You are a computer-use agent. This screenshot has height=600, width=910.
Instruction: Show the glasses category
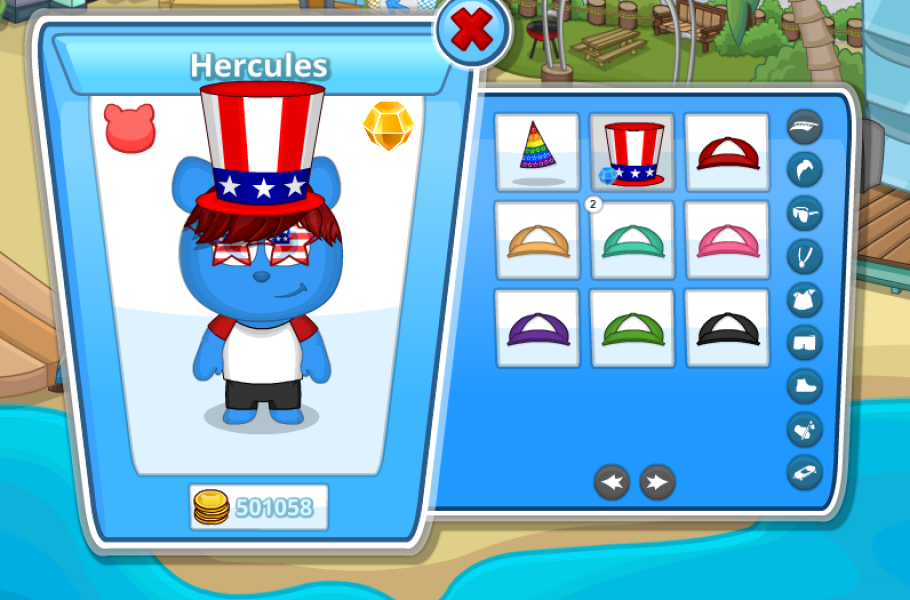(x=804, y=213)
